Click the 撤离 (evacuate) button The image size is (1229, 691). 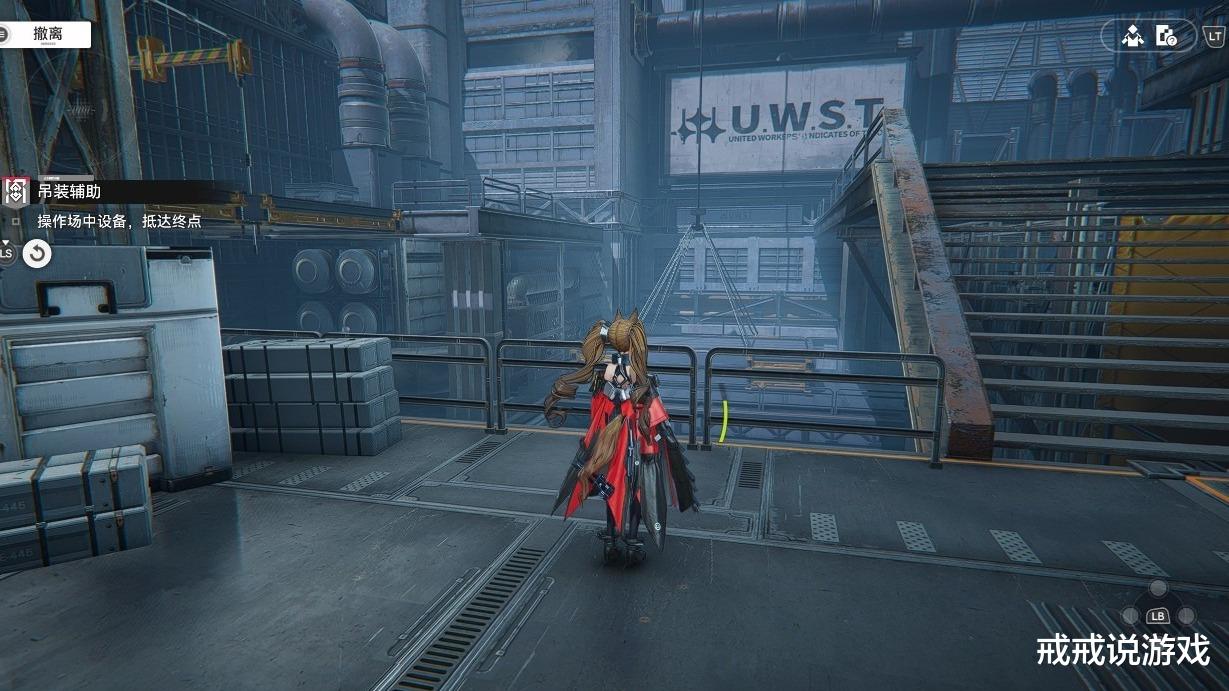[x=46, y=34]
